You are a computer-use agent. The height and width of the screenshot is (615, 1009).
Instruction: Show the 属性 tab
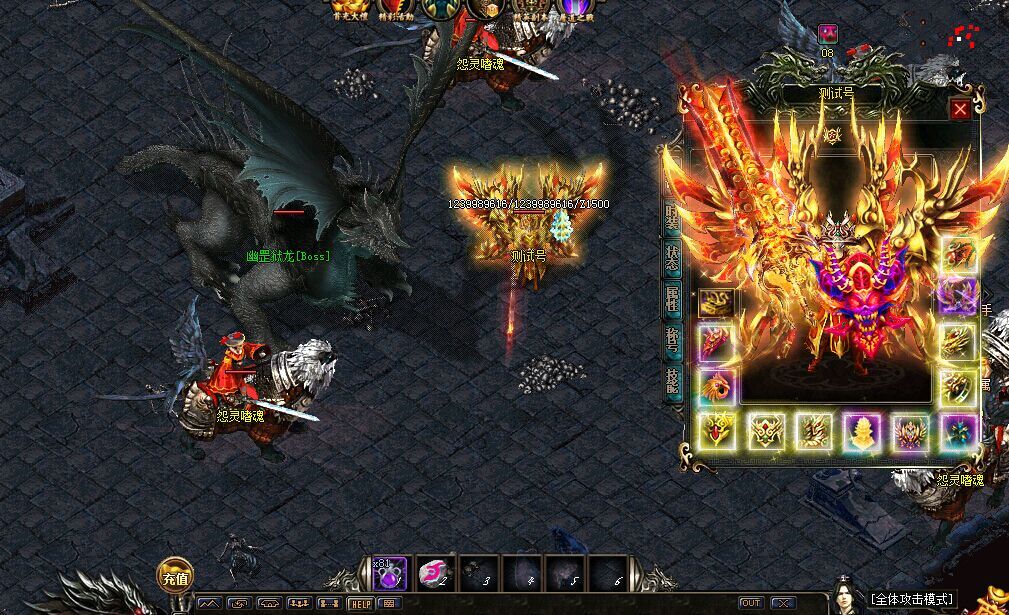(673, 298)
